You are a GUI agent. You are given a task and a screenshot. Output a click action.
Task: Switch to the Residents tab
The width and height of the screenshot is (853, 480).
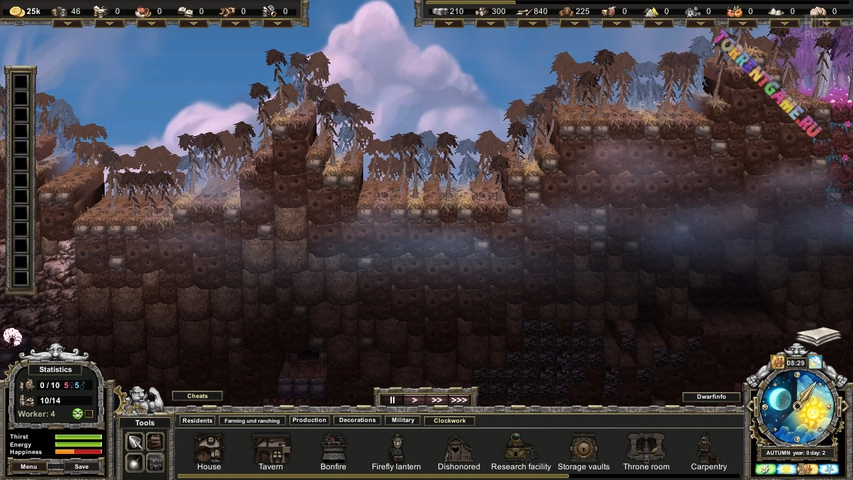click(x=197, y=421)
